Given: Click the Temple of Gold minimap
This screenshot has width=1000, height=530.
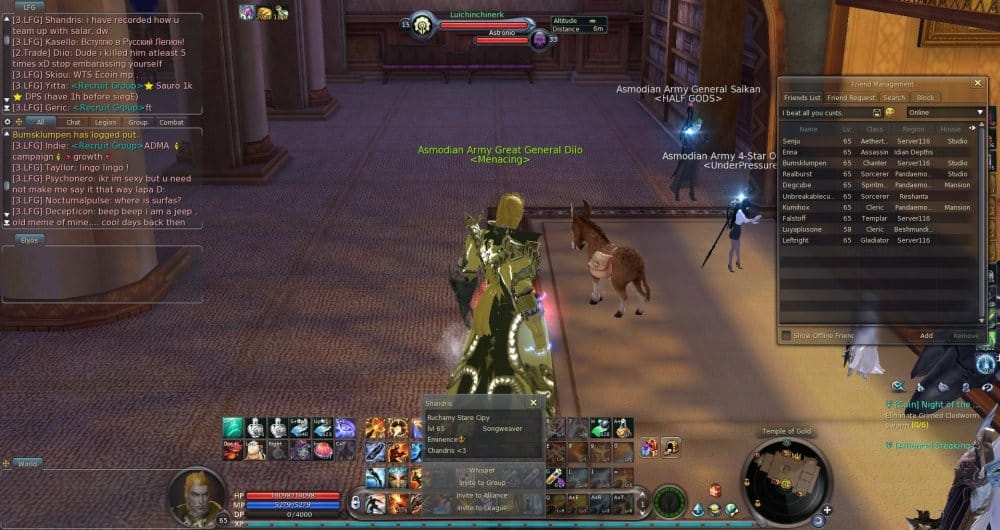Looking at the screenshot, I should 789,477.
